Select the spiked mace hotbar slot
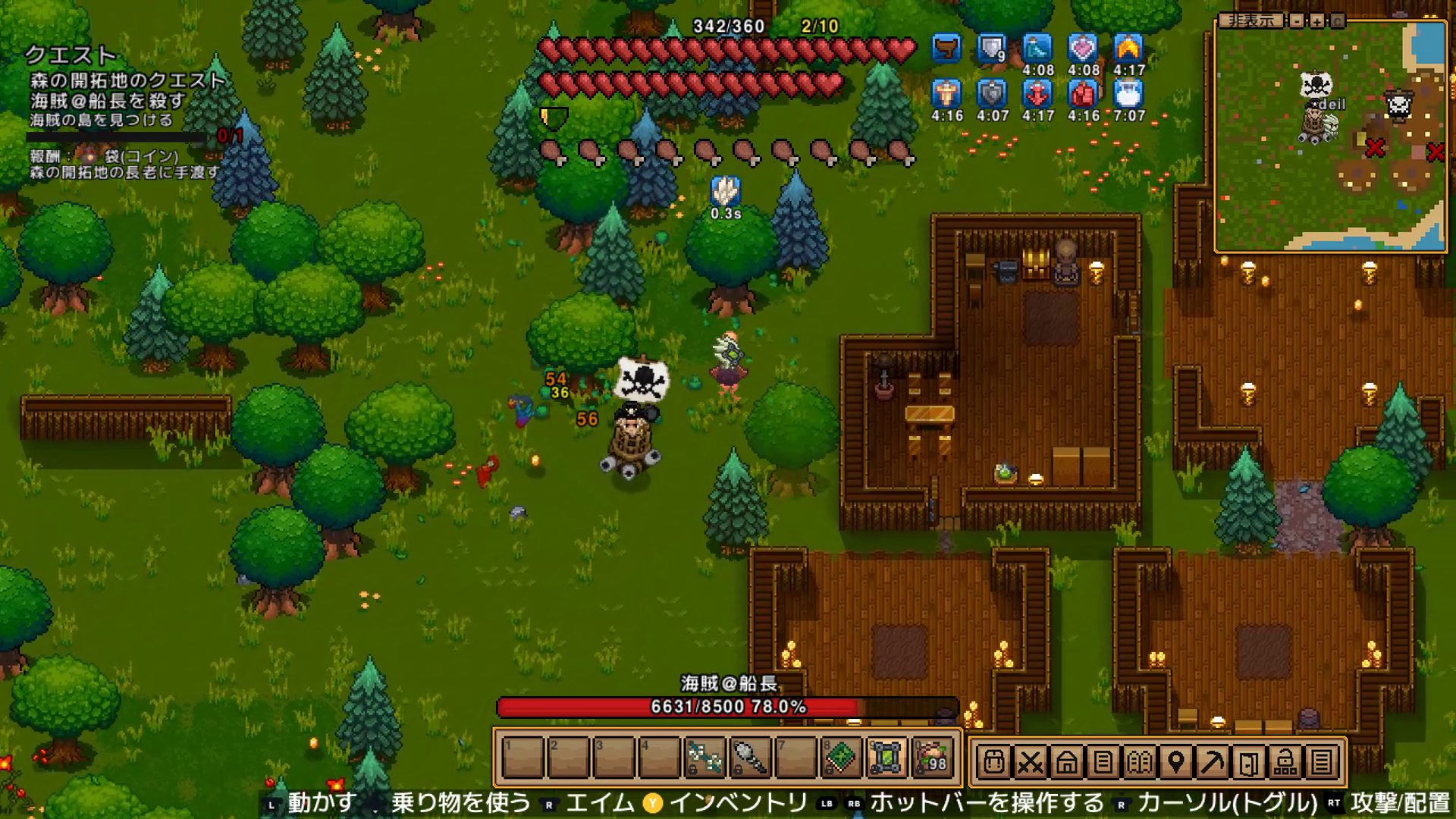The width and height of the screenshot is (1456, 819). pos(750,757)
